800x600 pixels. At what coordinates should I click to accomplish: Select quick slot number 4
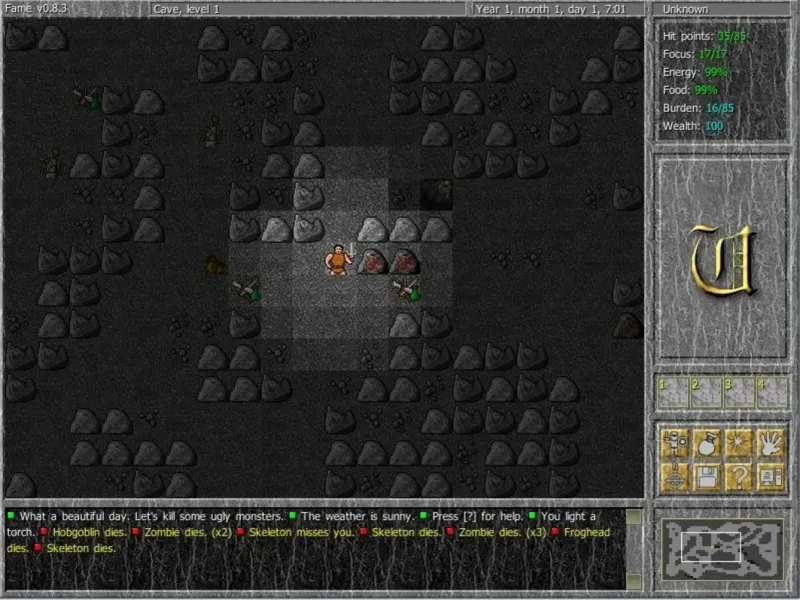click(771, 392)
